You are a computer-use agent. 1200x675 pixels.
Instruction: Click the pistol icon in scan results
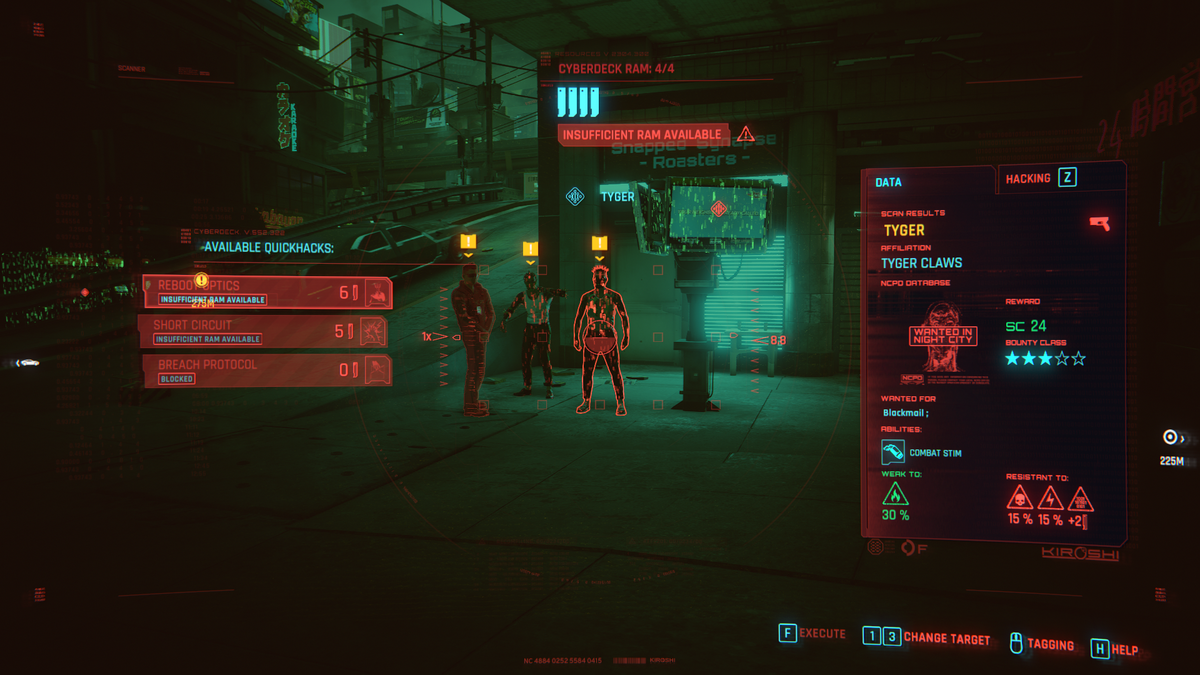(x=1099, y=223)
